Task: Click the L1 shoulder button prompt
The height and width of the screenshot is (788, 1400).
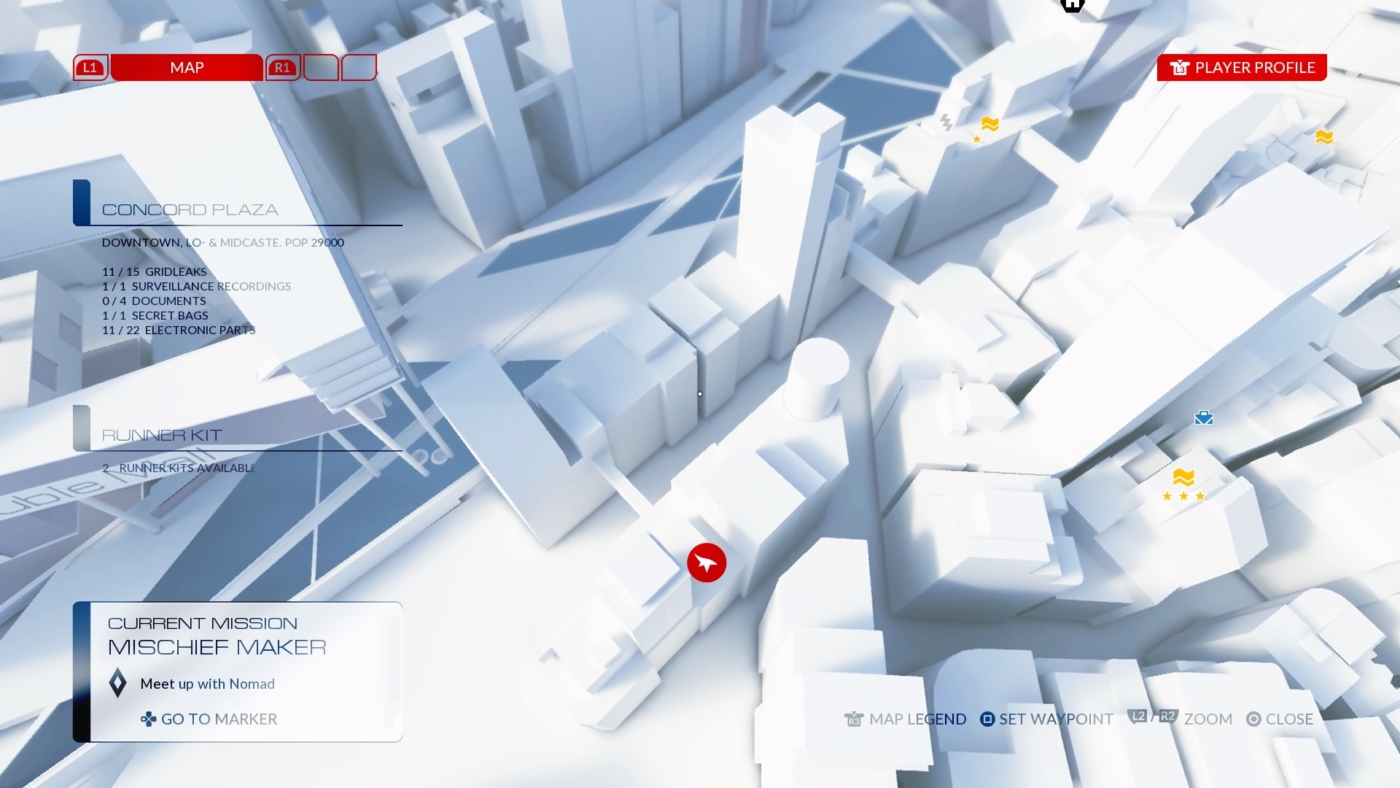Action: (x=89, y=67)
